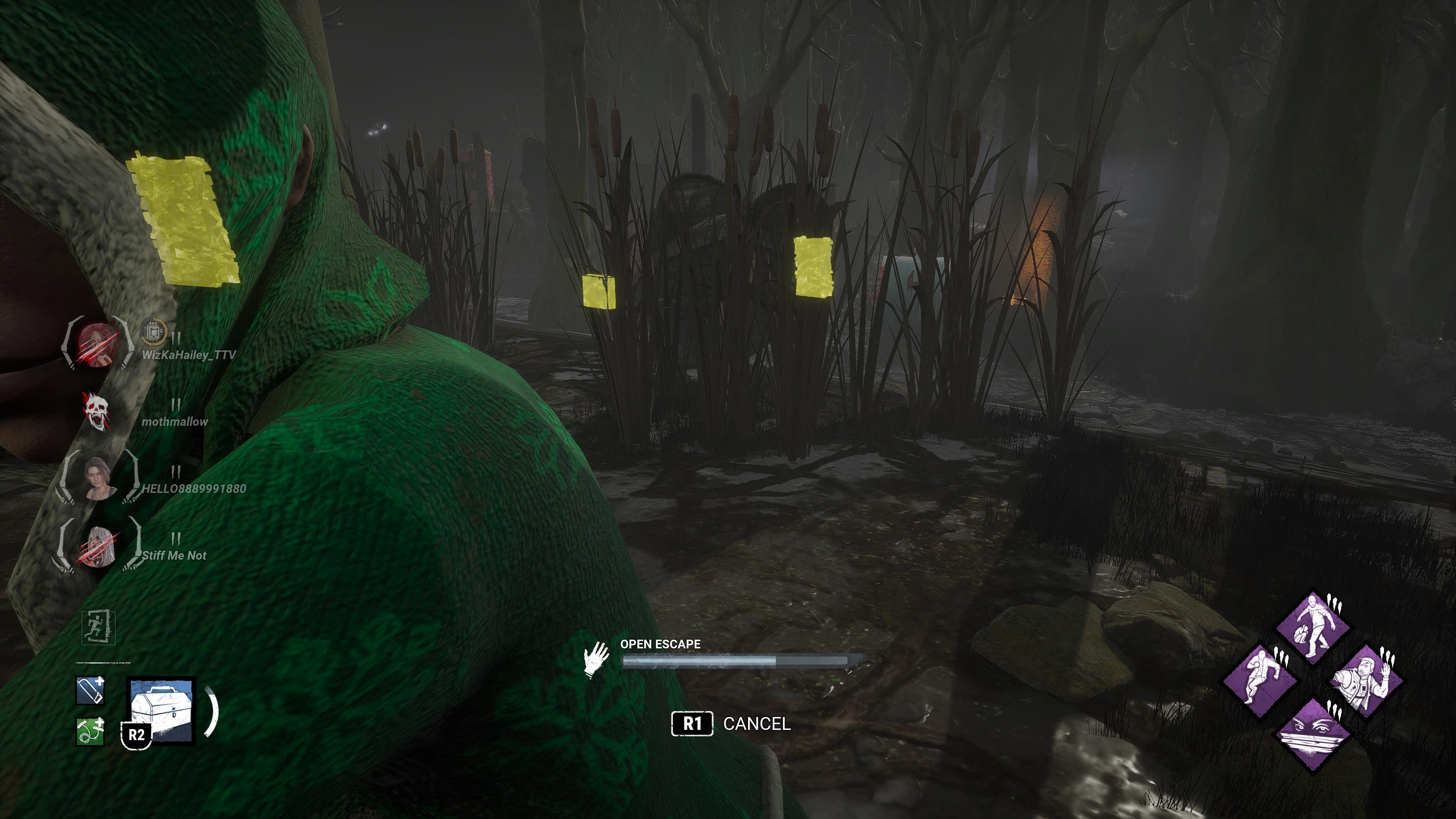This screenshot has width=1456, height=819.
Task: Click mothmallow's dead skull status icon
Action: click(x=96, y=410)
